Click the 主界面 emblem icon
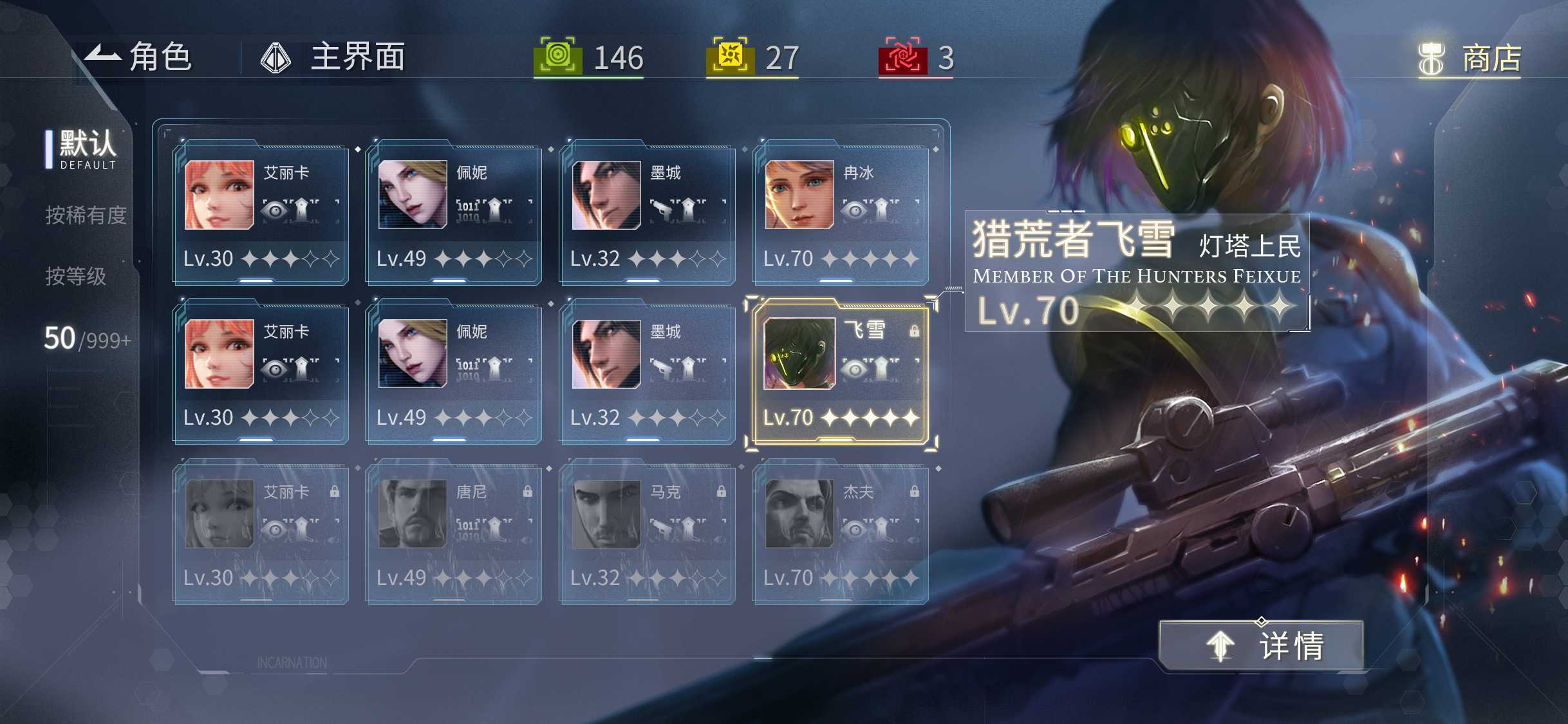Screen dimensions: 1568x724 (x=275, y=57)
